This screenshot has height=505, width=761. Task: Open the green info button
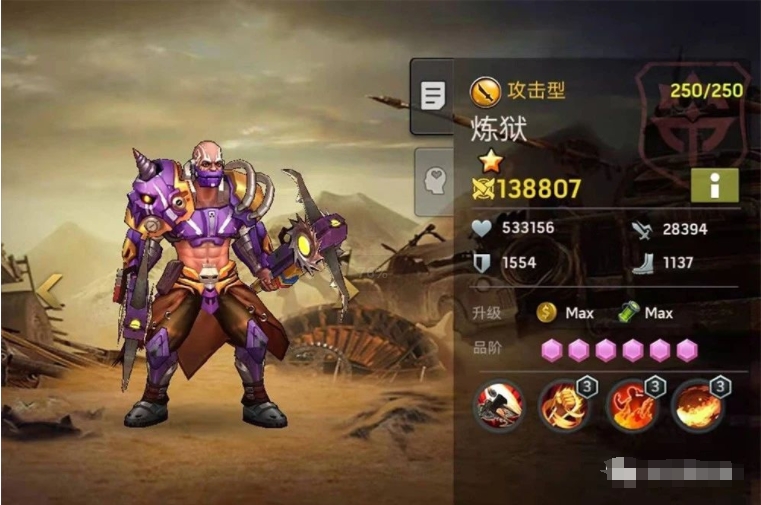pos(714,185)
